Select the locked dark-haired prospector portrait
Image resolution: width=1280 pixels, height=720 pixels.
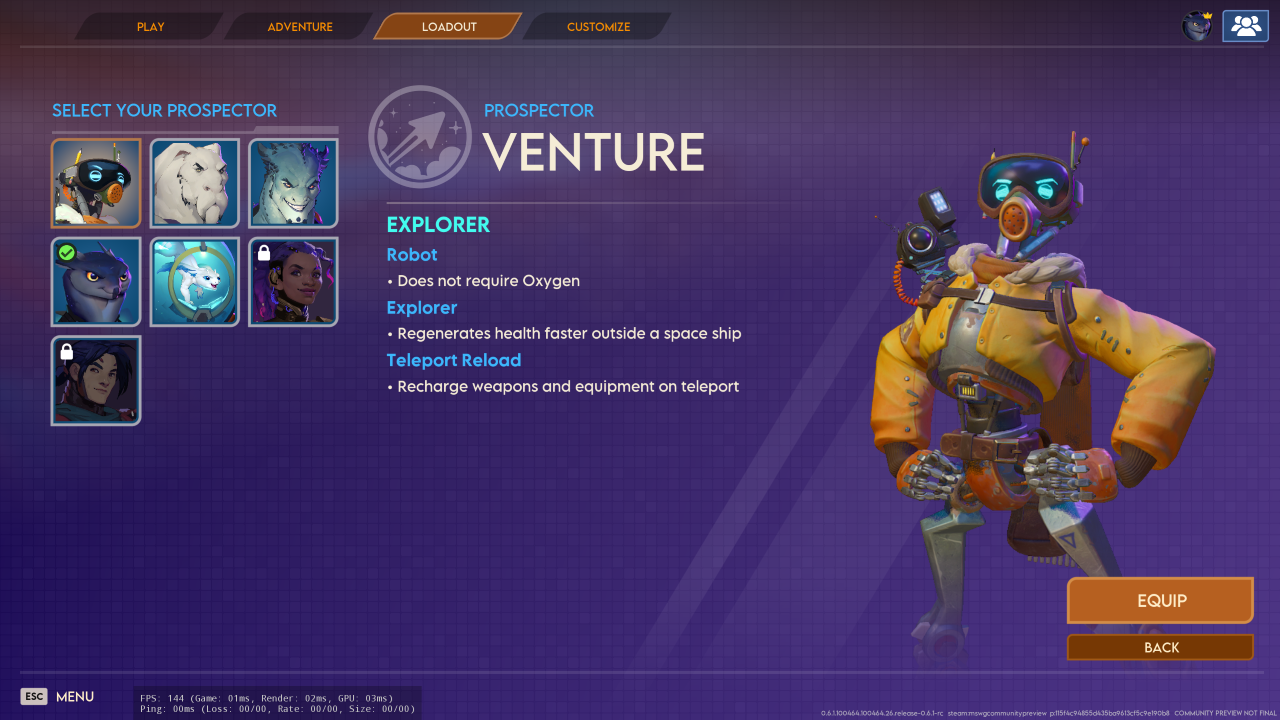click(x=96, y=381)
